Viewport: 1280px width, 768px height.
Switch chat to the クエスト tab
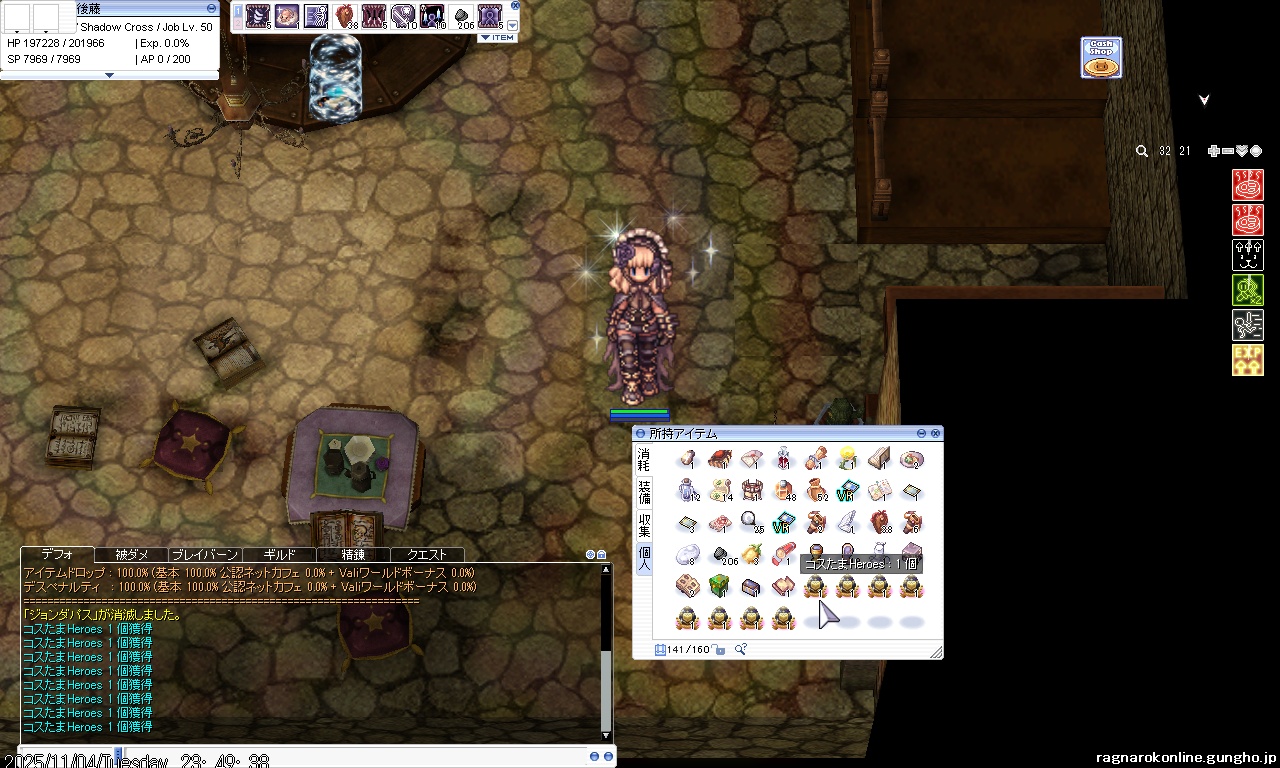point(427,554)
